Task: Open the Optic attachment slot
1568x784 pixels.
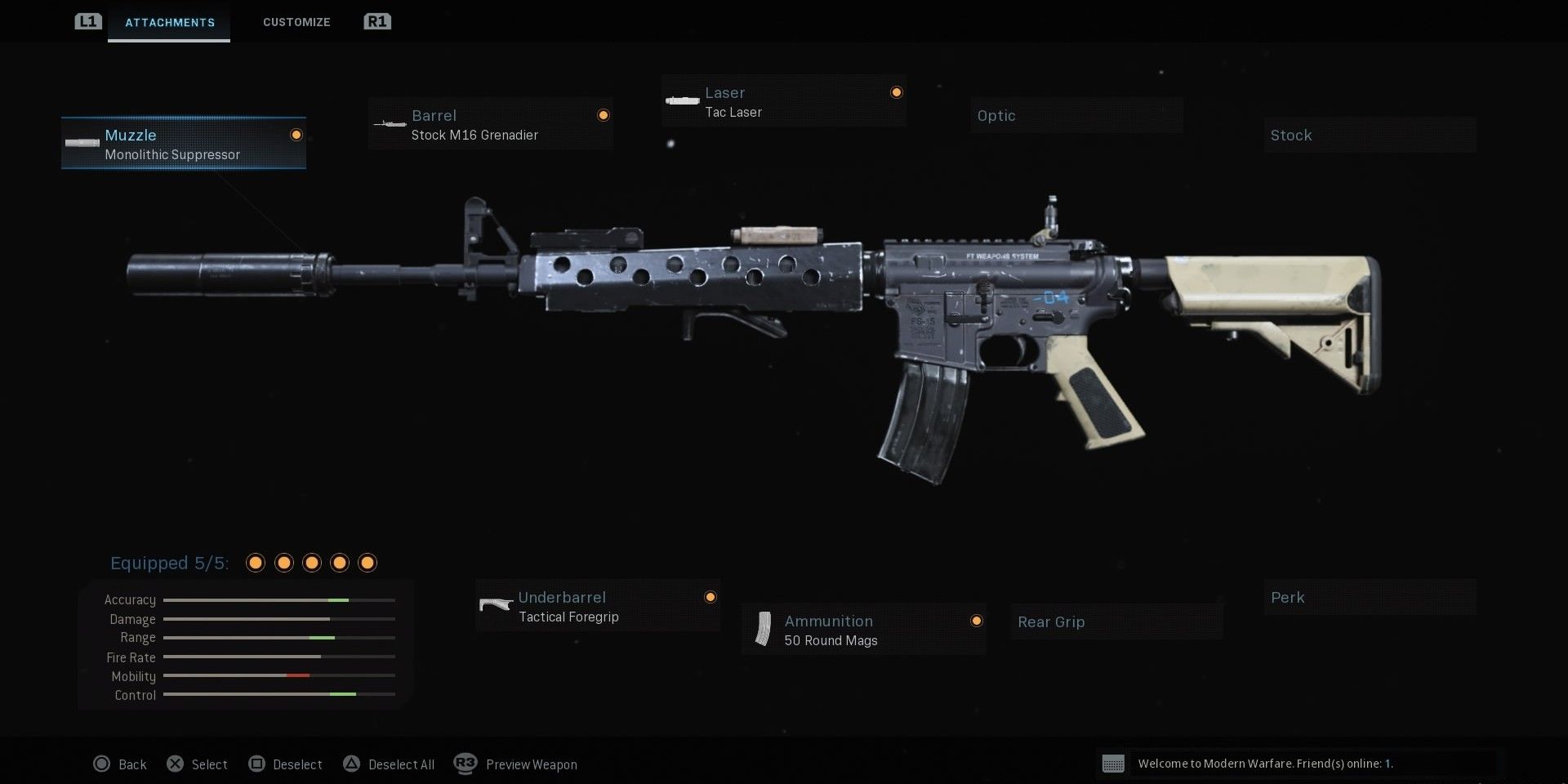Action: [1076, 115]
